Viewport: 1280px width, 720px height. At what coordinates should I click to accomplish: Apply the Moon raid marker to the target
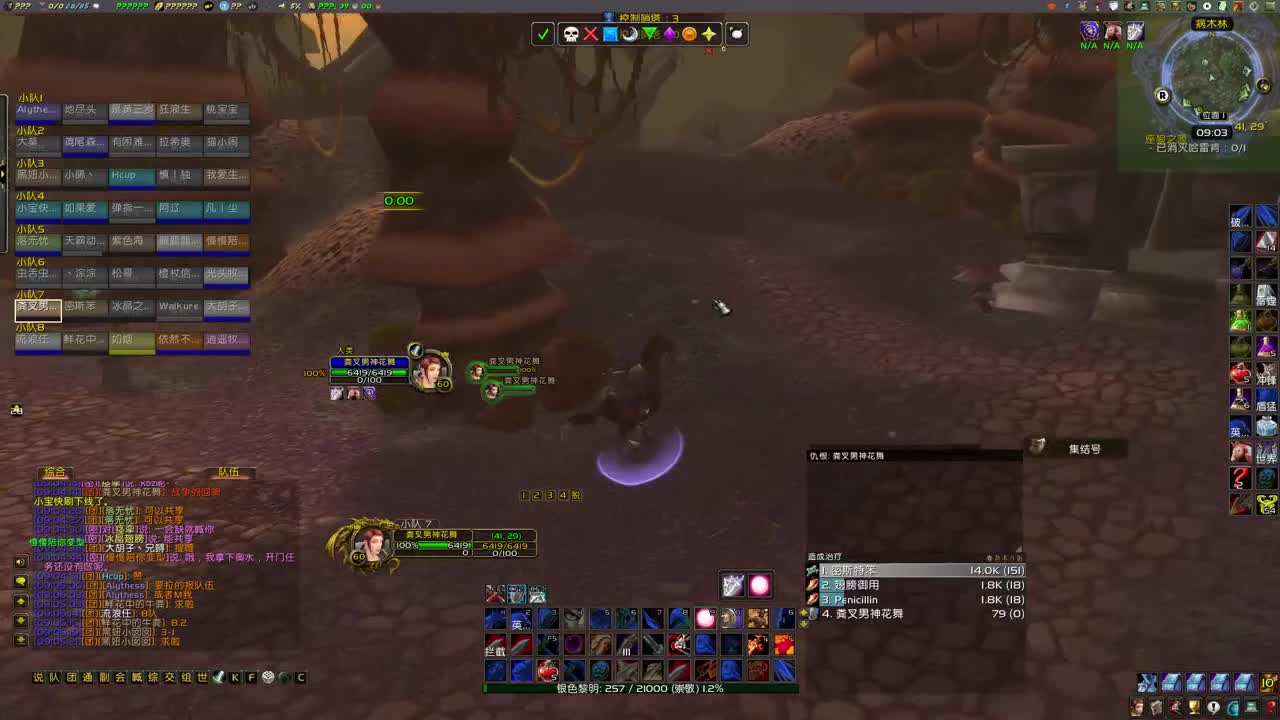629,34
